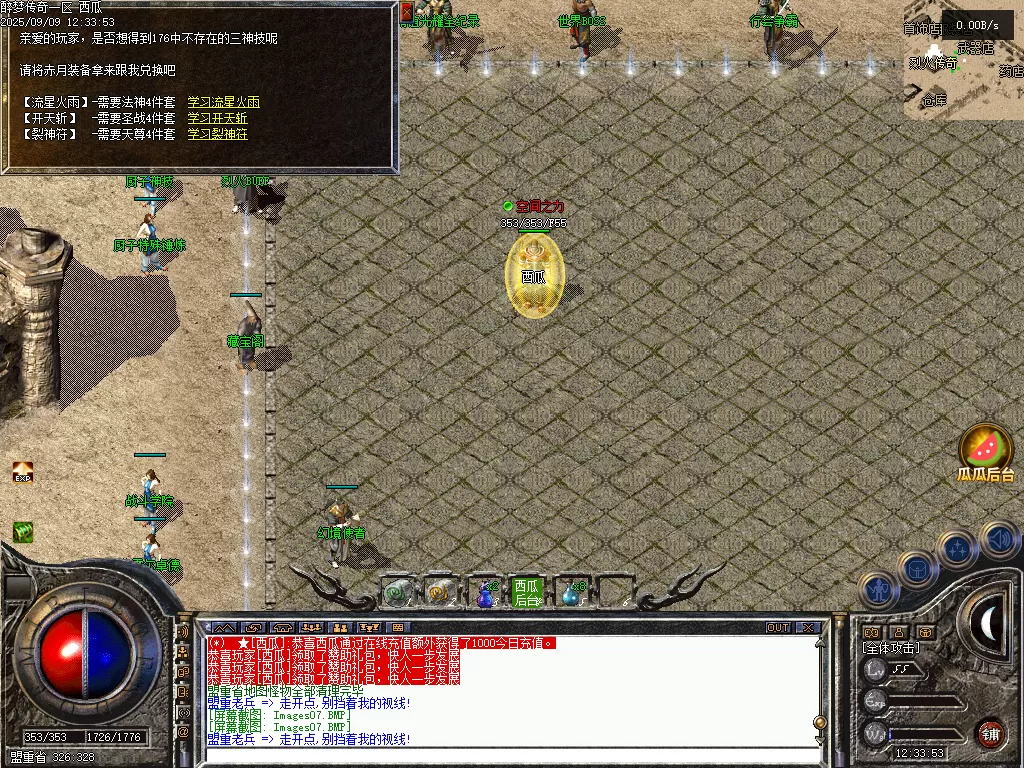Image resolution: width=1024 pixels, height=768 pixels.
Task: Open the character armor round button
Action: click(x=878, y=590)
